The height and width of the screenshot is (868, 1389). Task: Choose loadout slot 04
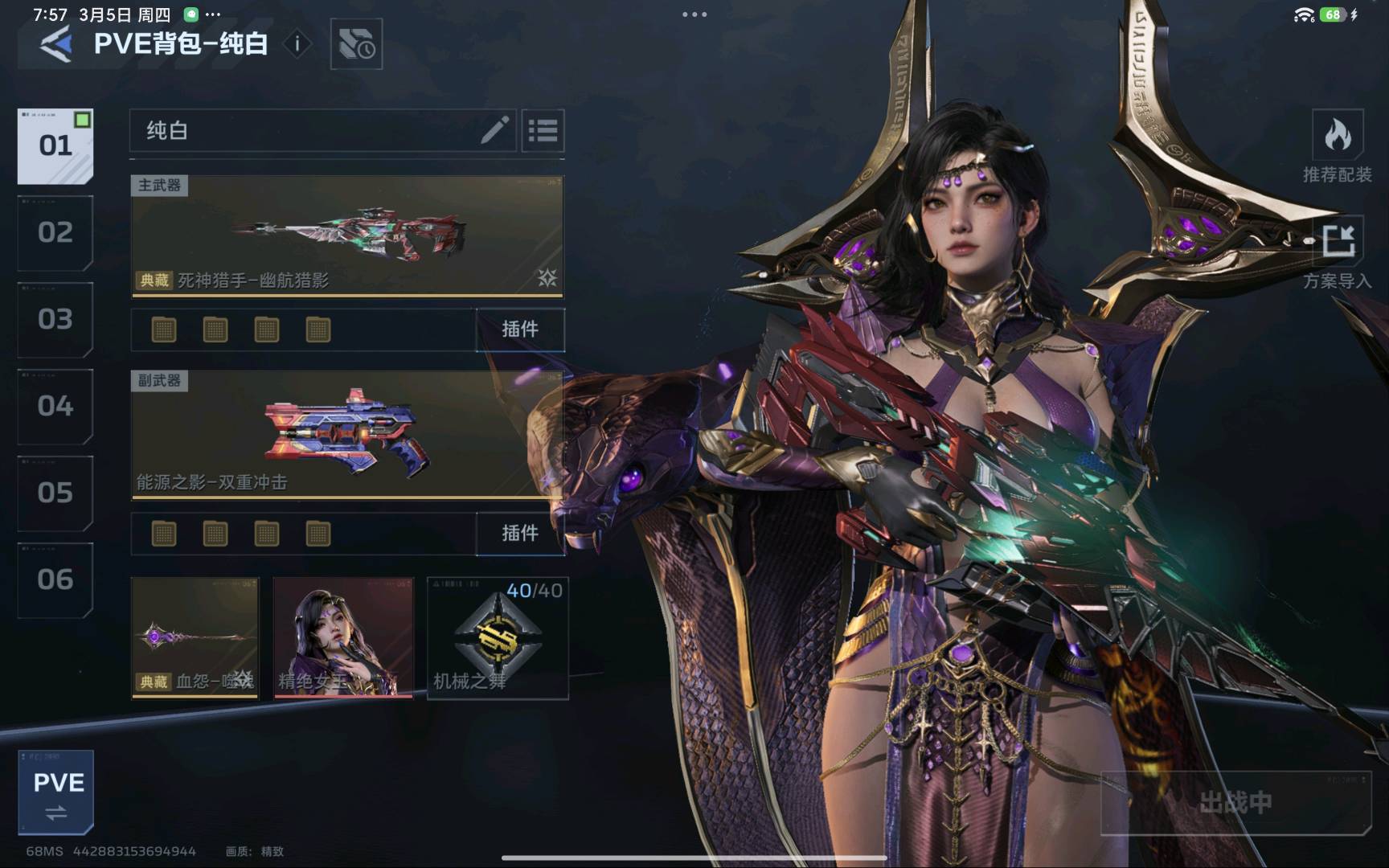[55, 406]
